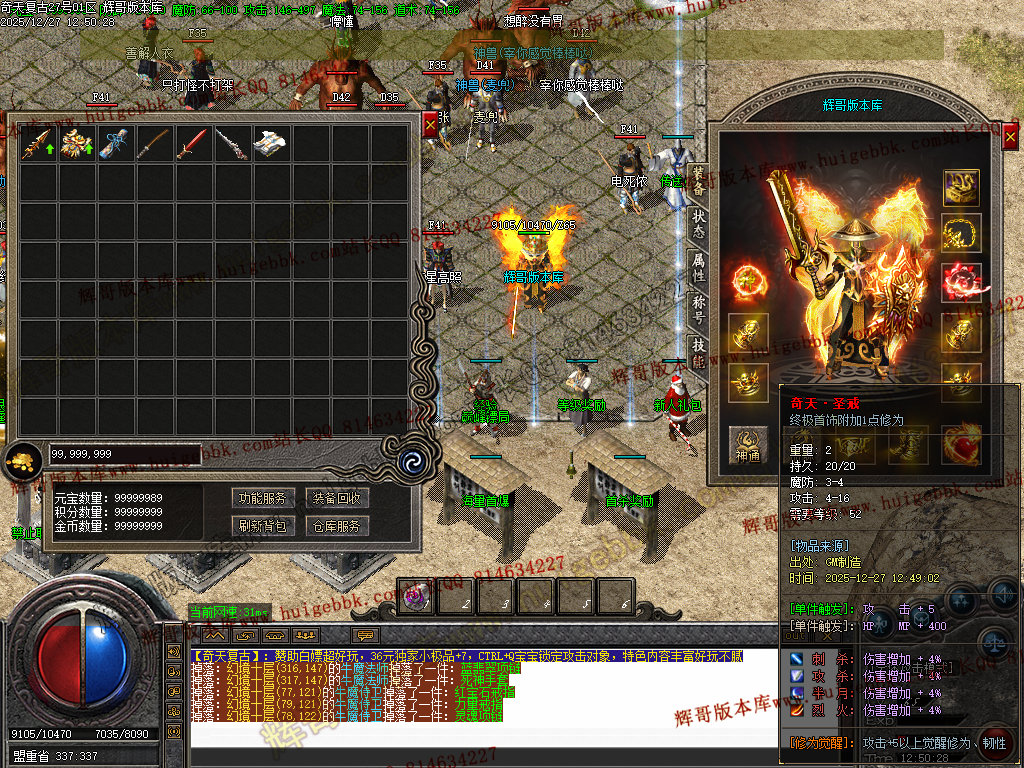Open 仓库服务 warehouse services
The width and height of the screenshot is (1024, 768).
click(335, 526)
